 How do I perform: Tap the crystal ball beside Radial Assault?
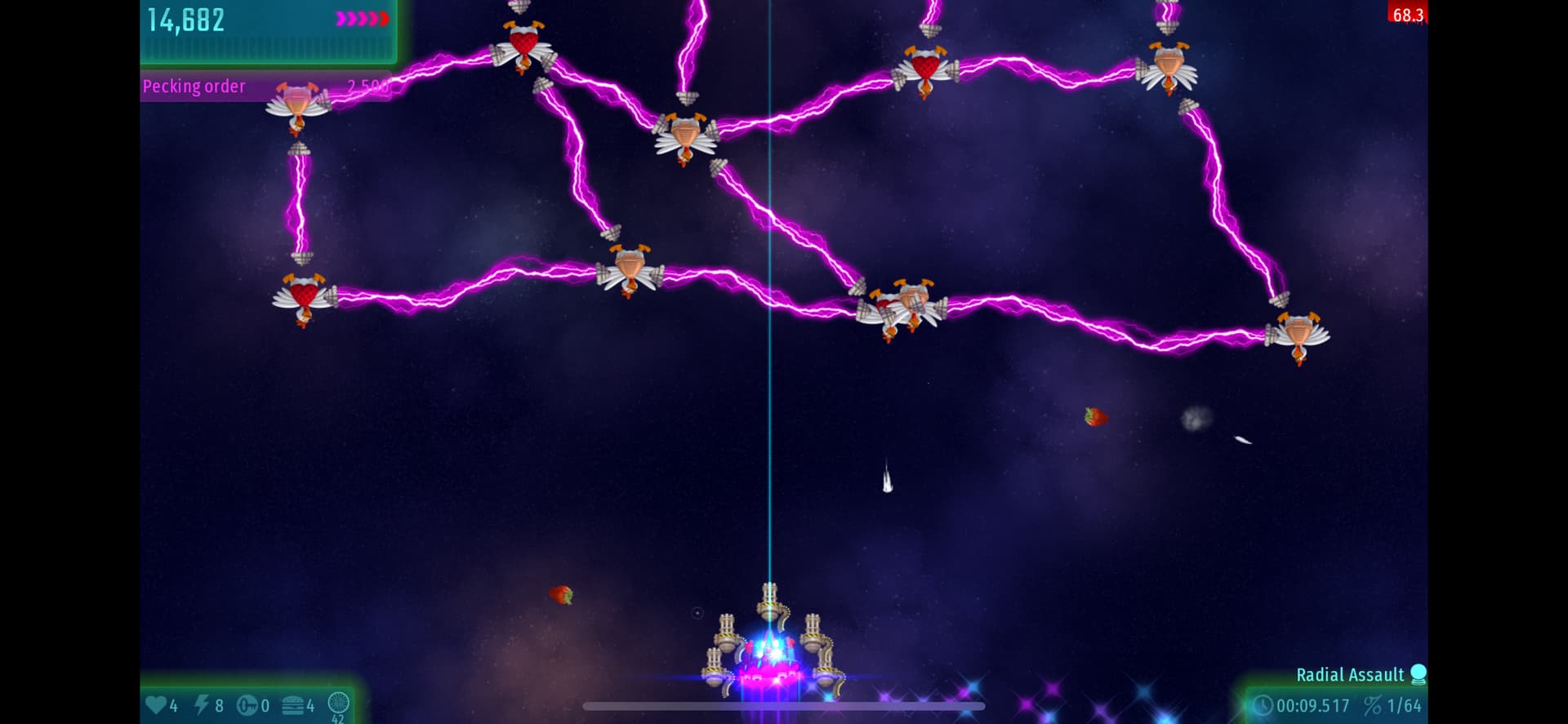tap(1419, 674)
